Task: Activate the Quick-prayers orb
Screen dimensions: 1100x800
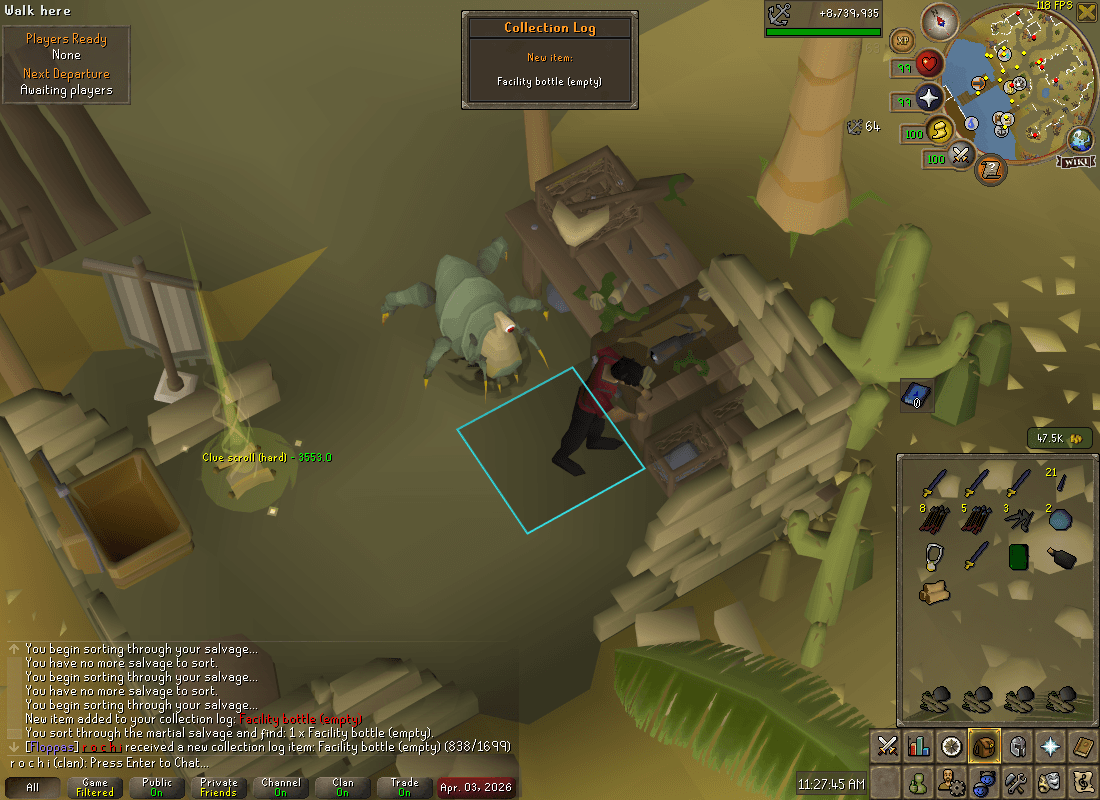Action: 930,99
